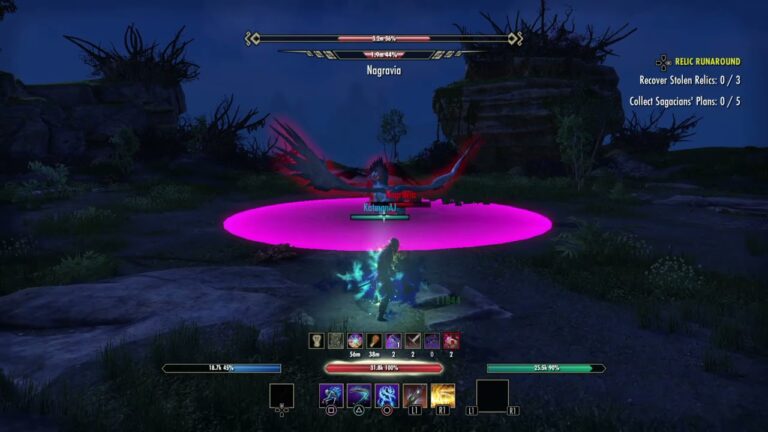The image size is (768, 432).
Task: Open the Relic Runaround quest tracker
Action: 707,62
